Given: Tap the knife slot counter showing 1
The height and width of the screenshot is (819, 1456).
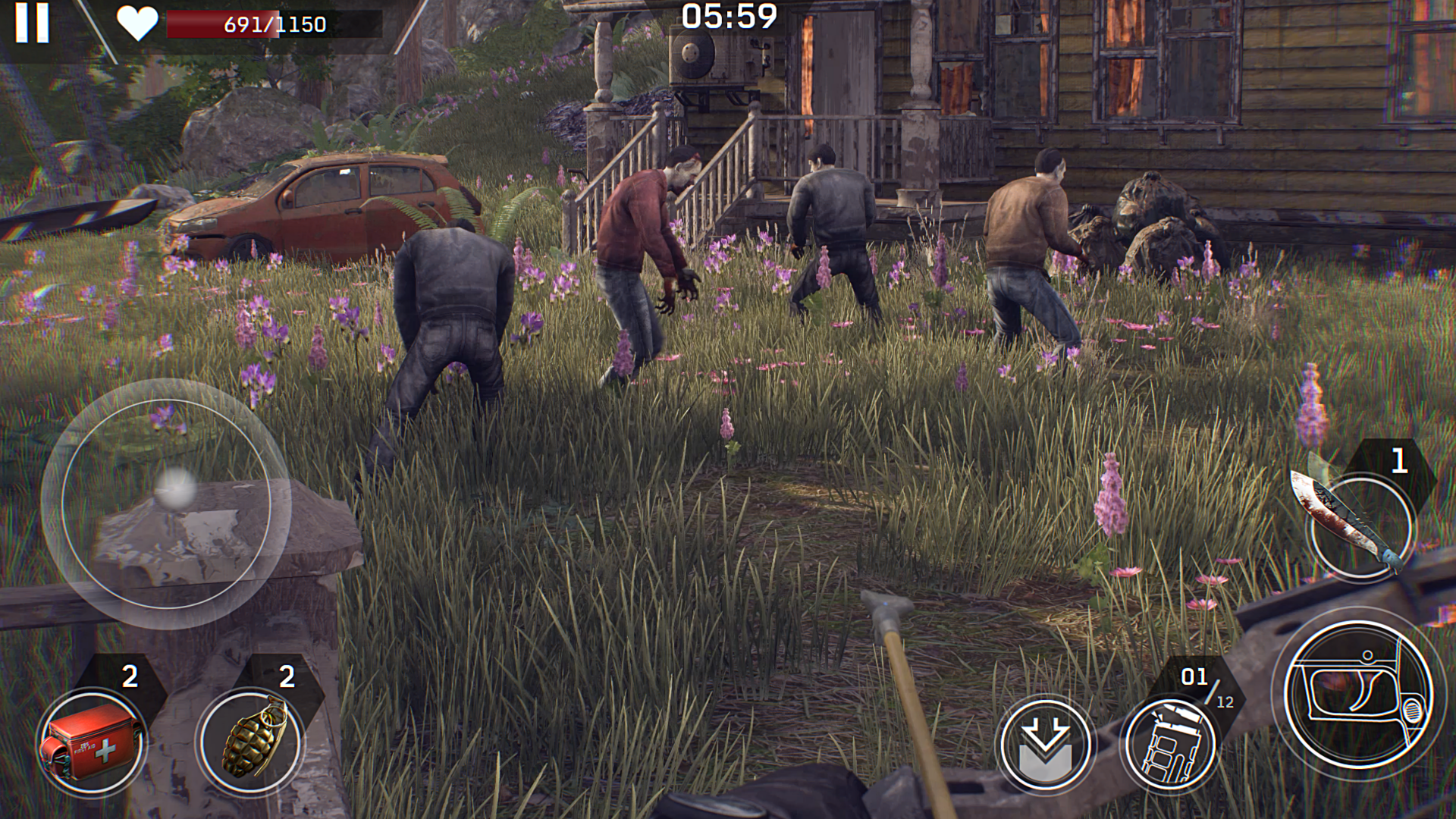Looking at the screenshot, I should point(1398,460).
